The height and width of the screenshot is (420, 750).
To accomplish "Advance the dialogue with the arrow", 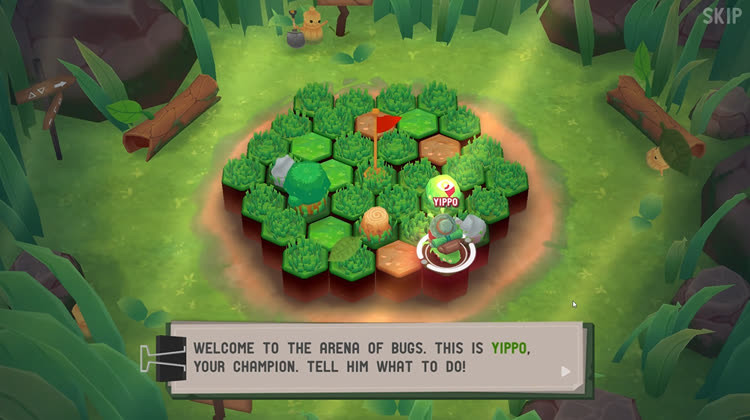I will (x=567, y=371).
